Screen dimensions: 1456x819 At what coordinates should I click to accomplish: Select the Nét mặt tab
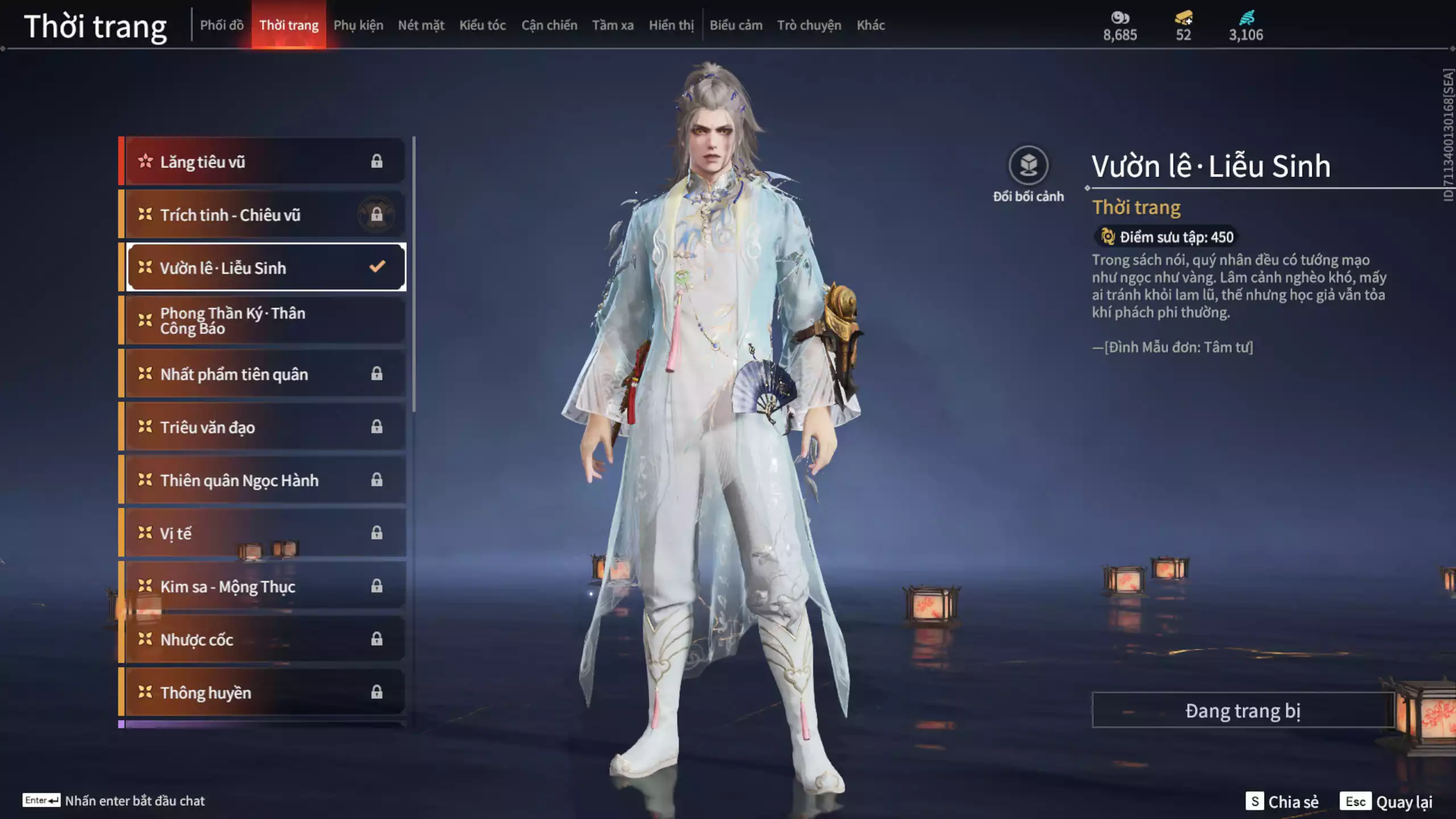[421, 25]
